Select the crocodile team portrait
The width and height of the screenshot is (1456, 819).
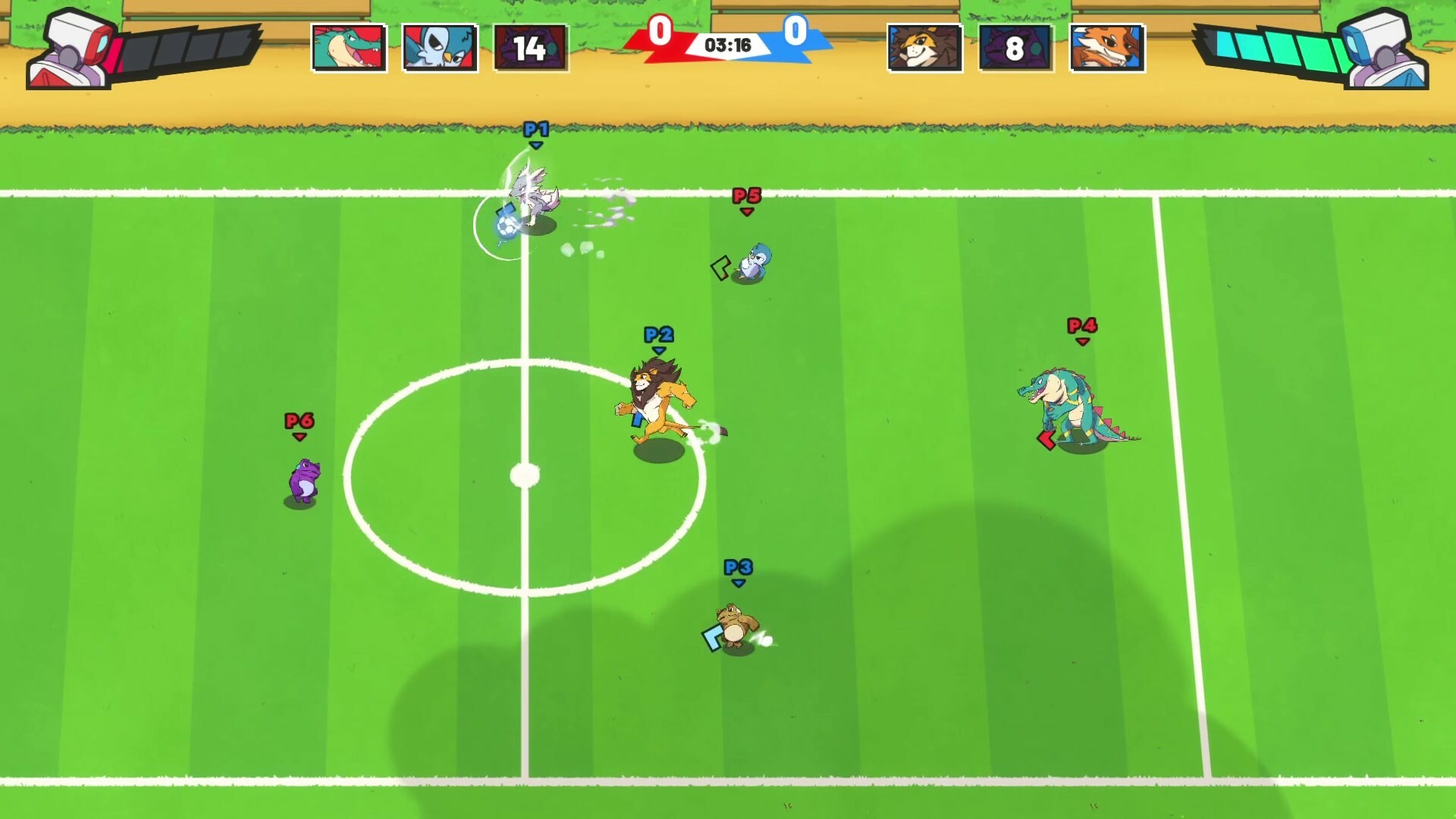(x=350, y=47)
